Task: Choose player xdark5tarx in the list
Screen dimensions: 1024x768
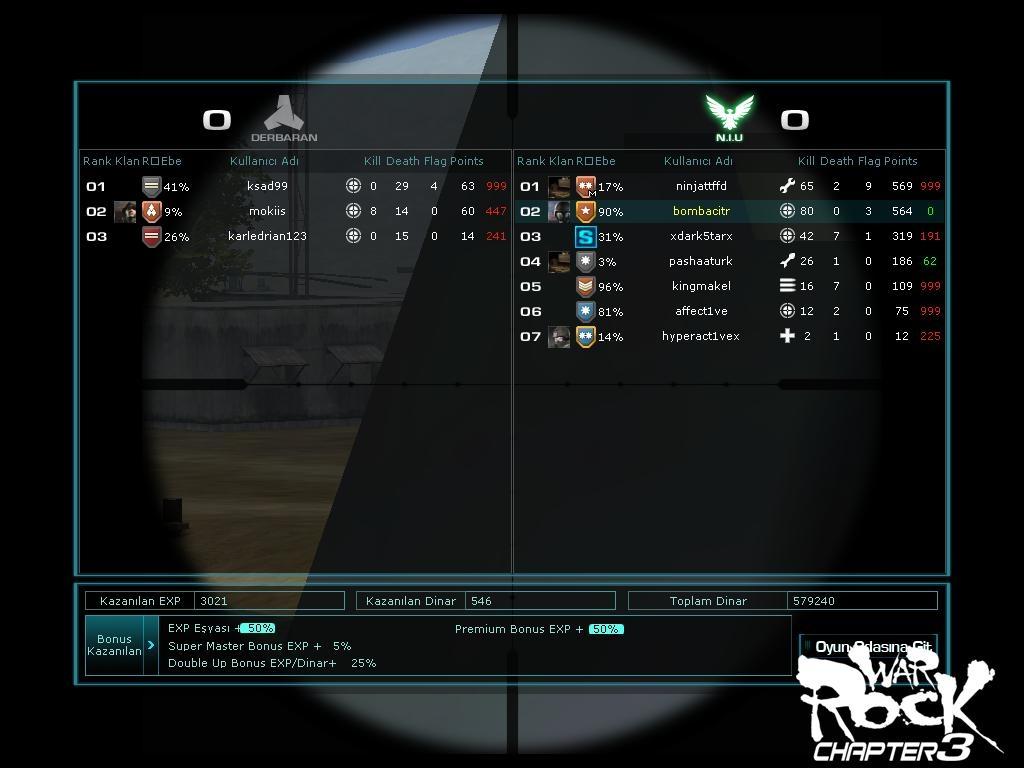Action: coord(701,236)
